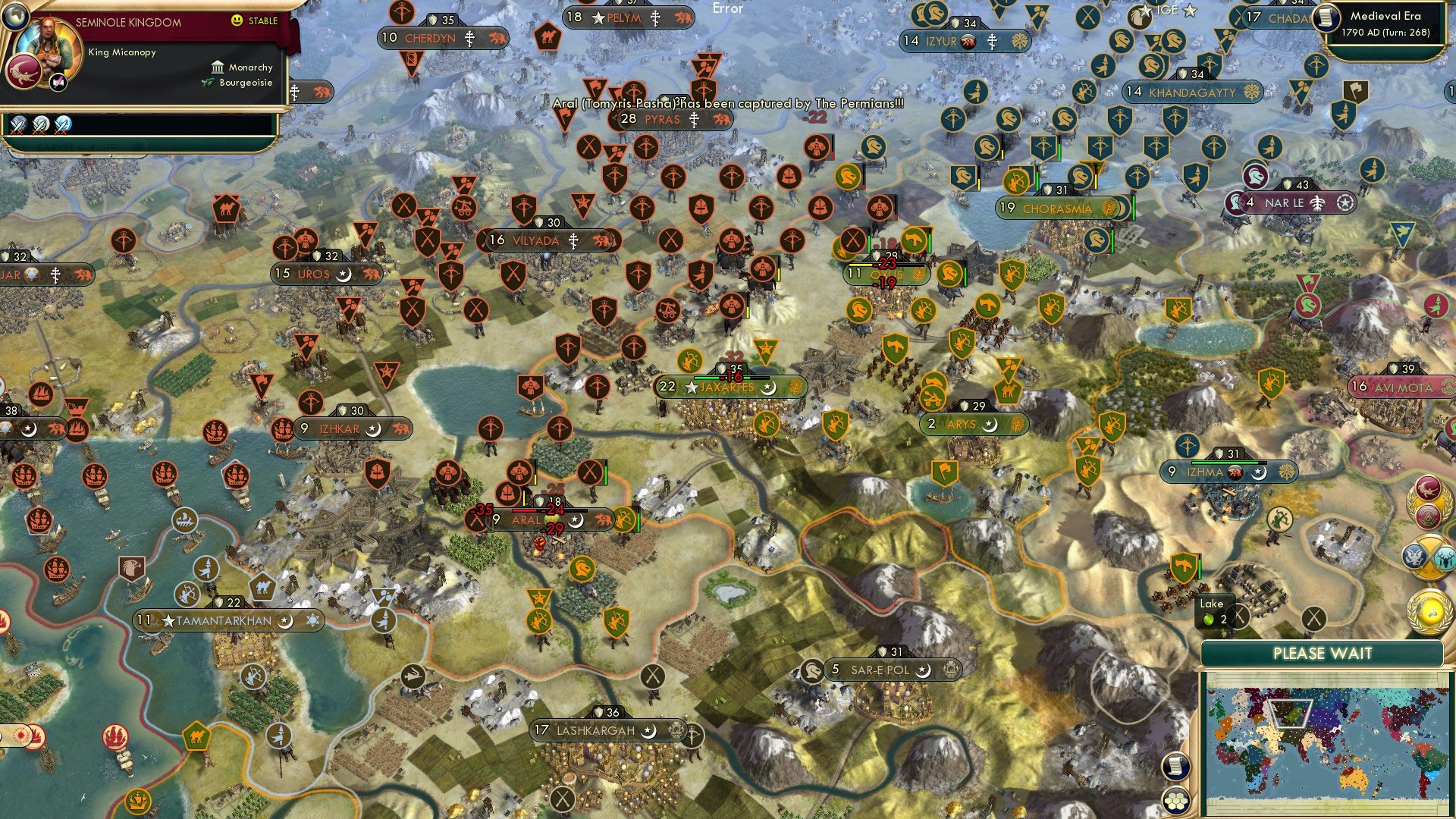Click the pink quill badge on King Micanopy's portrait
Viewport: 1456px width, 819px height.
(x=58, y=81)
